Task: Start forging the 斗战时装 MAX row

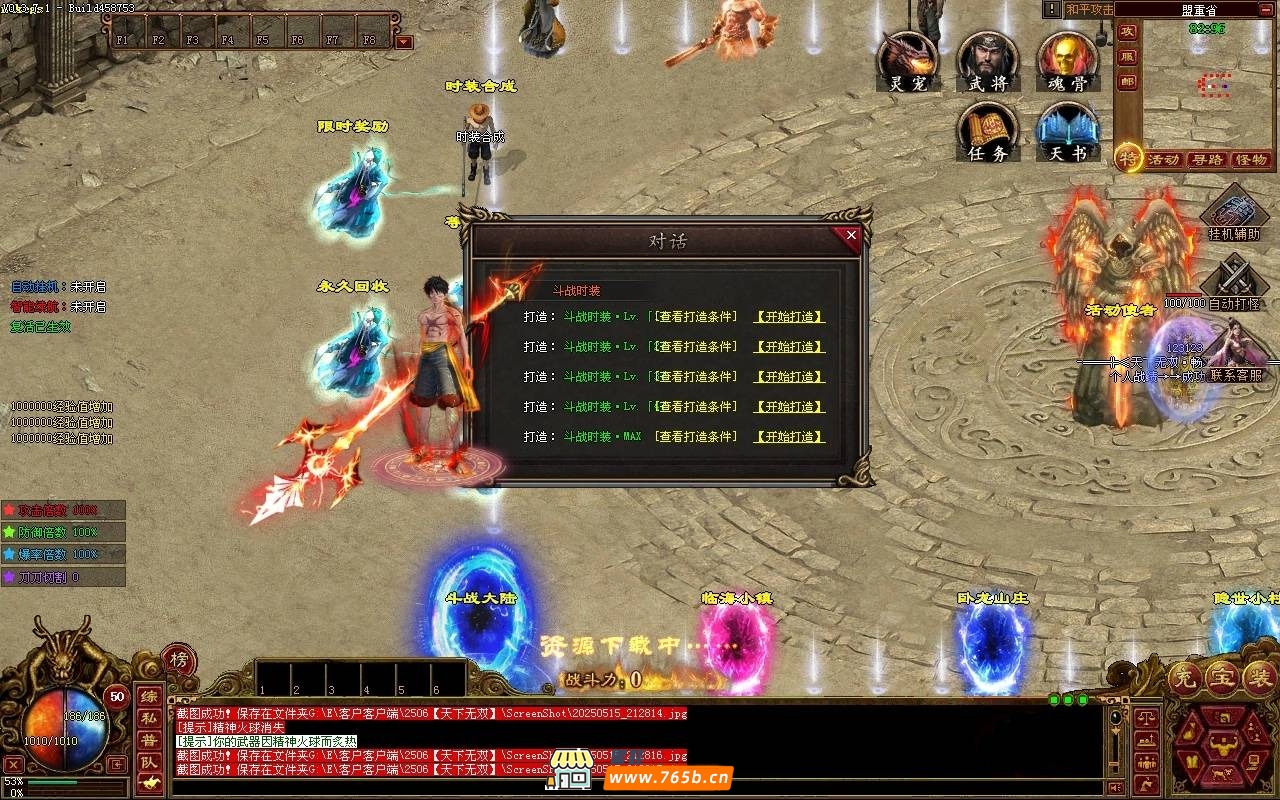Action: click(x=790, y=437)
